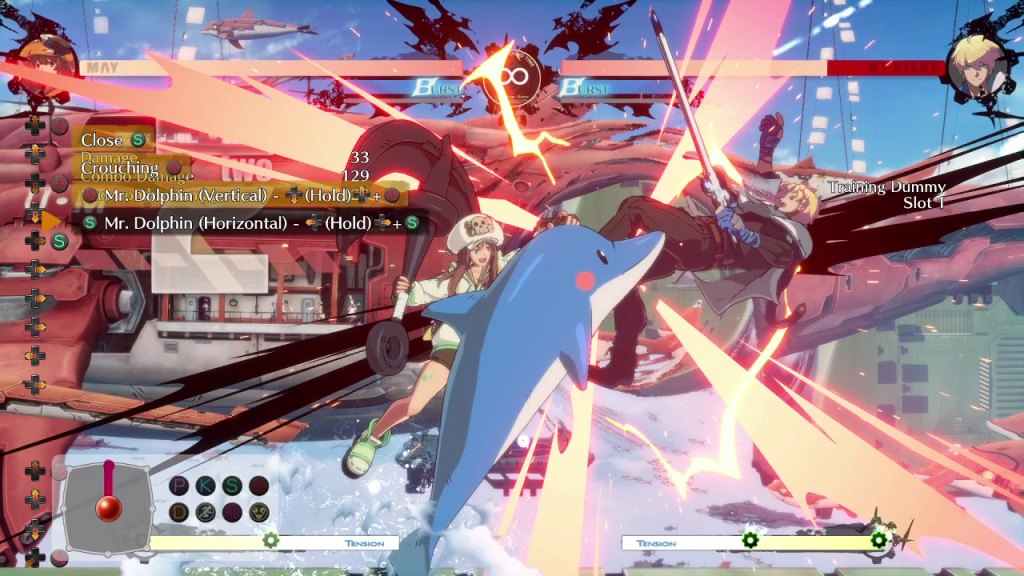The width and height of the screenshot is (1024, 576).
Task: Click the dash running-figure button icon
Action: 206,512
